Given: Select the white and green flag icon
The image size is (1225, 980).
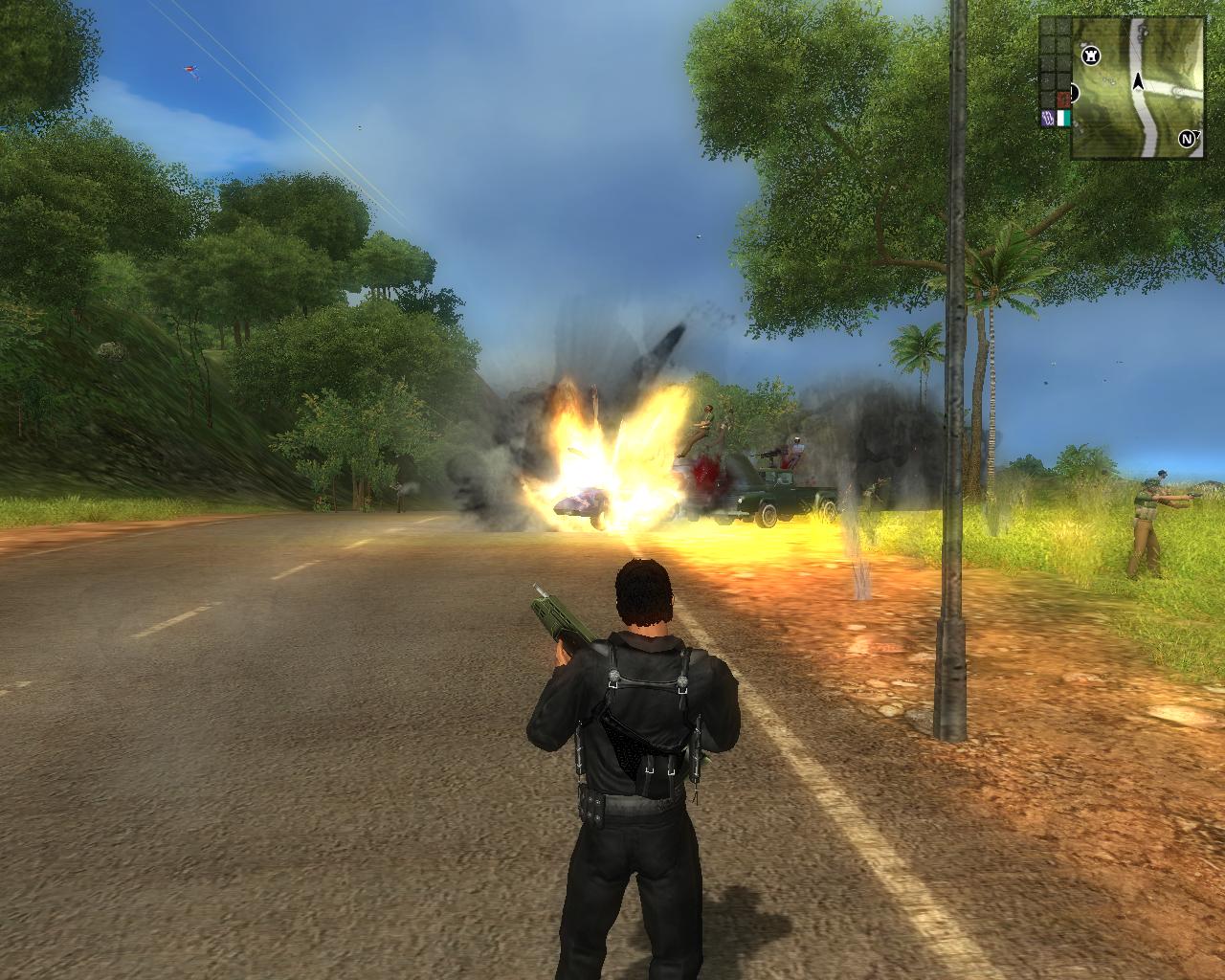Looking at the screenshot, I should [x=1063, y=119].
